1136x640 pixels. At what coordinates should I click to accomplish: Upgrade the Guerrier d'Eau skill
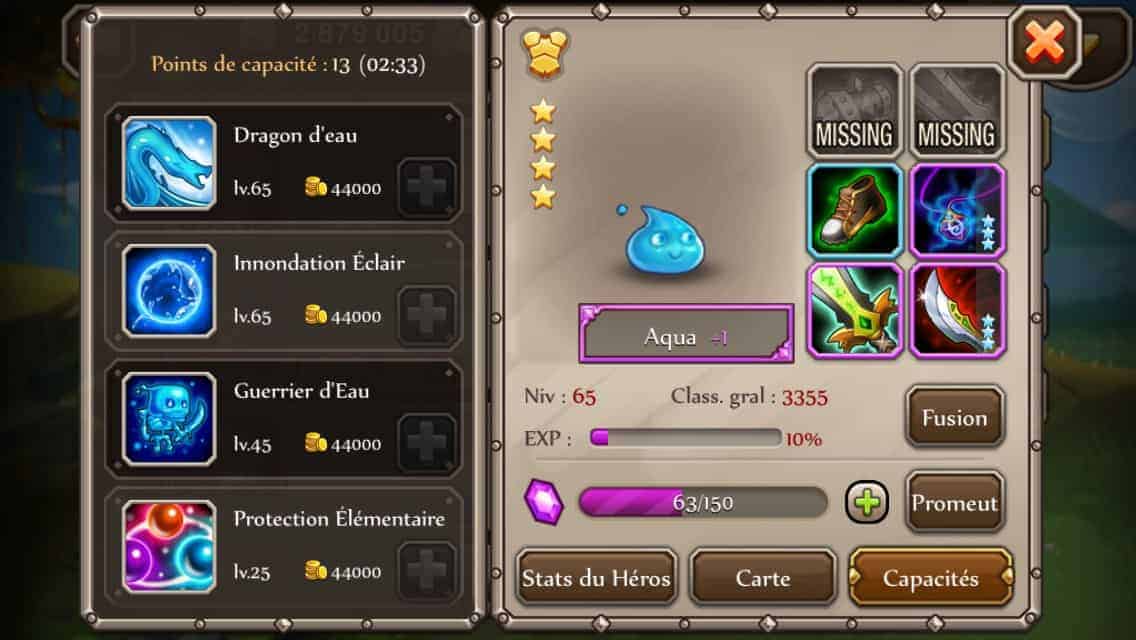(427, 443)
